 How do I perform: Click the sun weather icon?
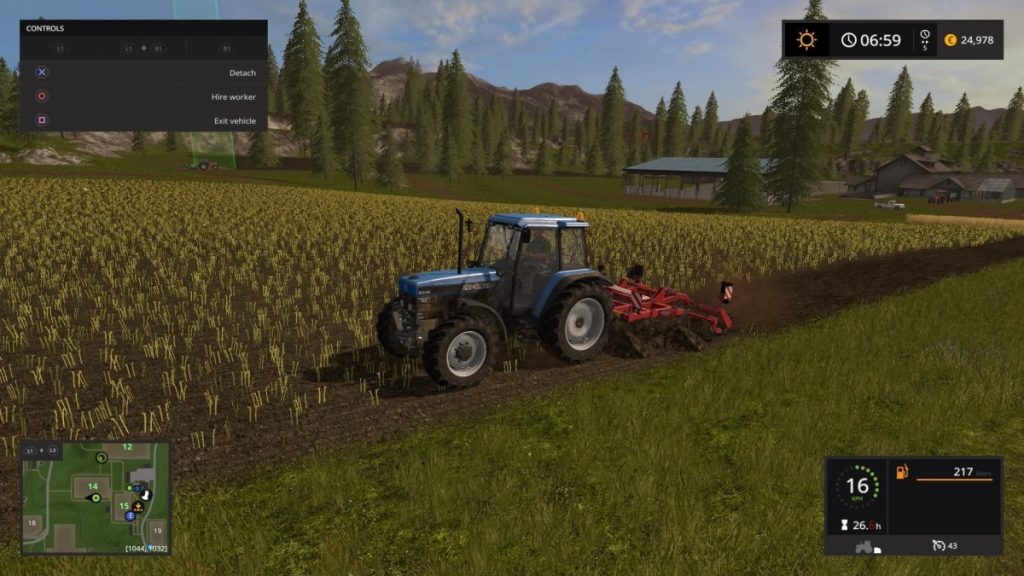[x=806, y=40]
